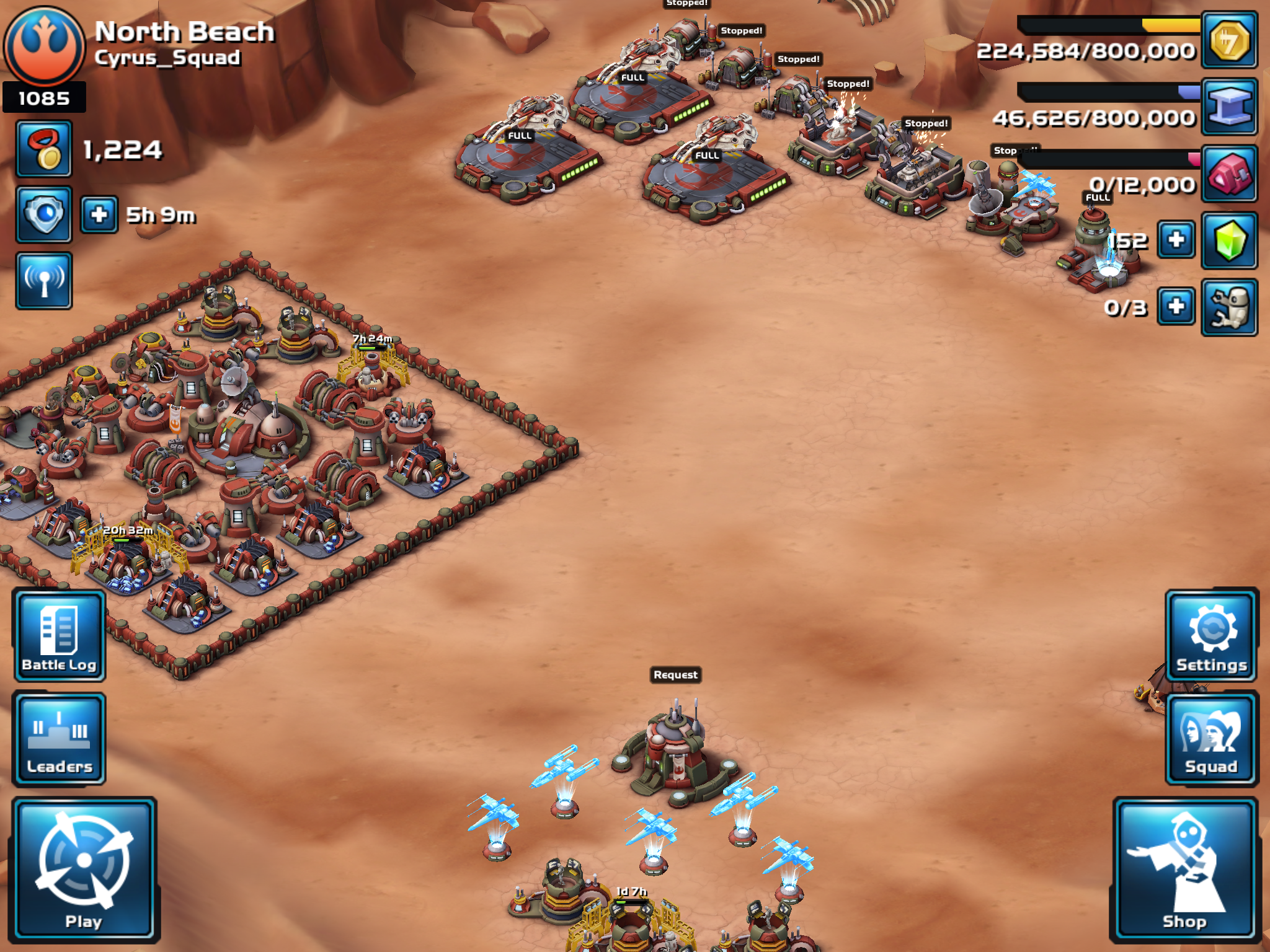The height and width of the screenshot is (952, 1270).
Task: Tap the Rebel faction emblem
Action: (44, 46)
